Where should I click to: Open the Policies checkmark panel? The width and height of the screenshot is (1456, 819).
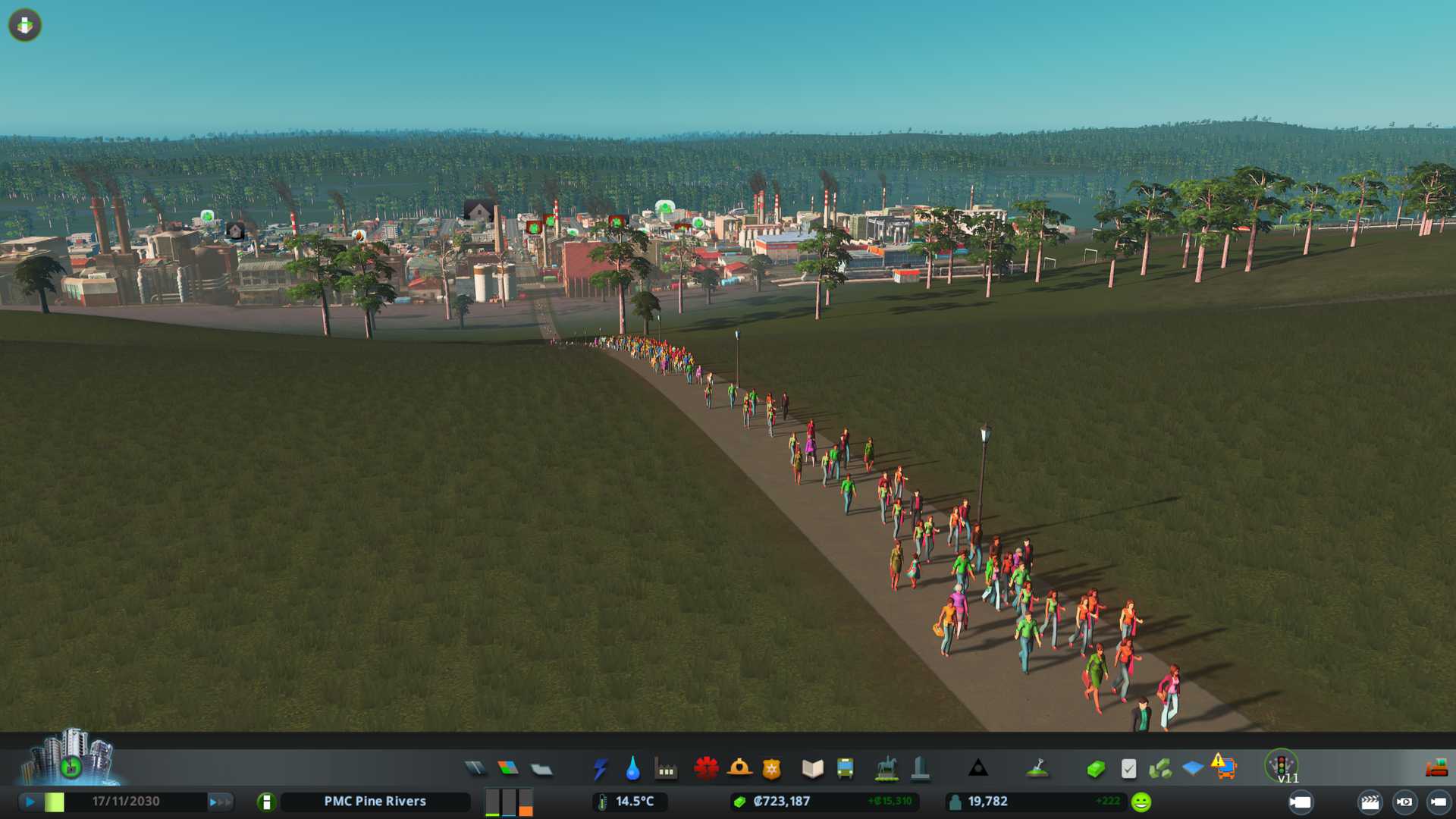1128,769
